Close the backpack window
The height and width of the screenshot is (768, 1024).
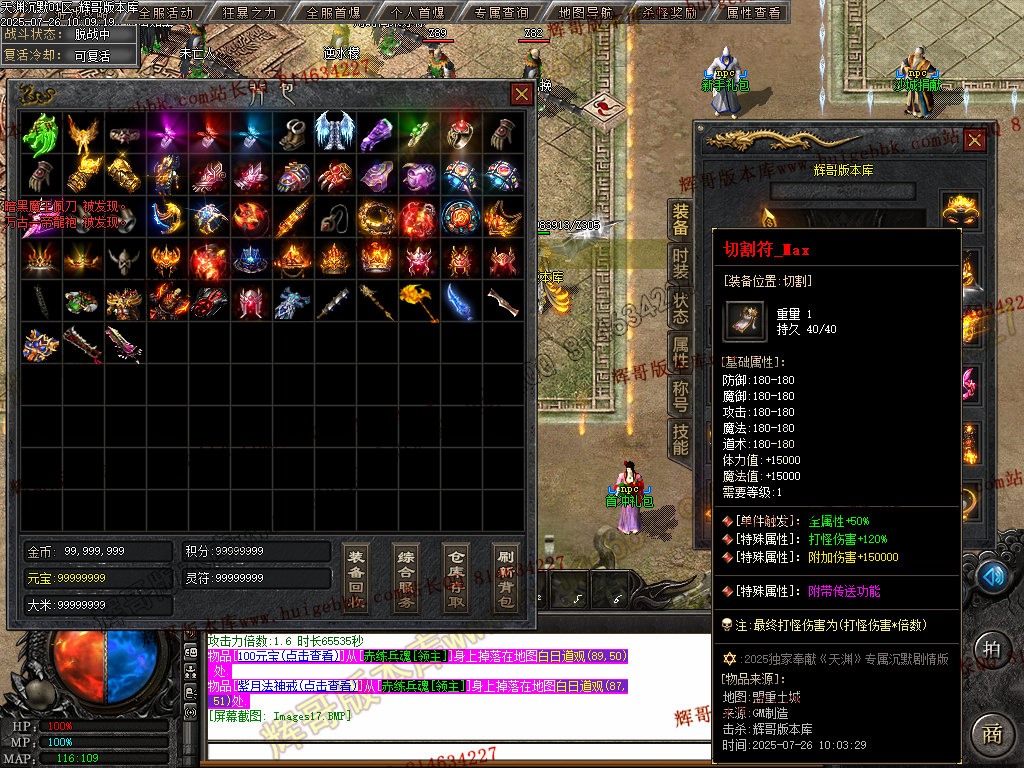[522, 94]
